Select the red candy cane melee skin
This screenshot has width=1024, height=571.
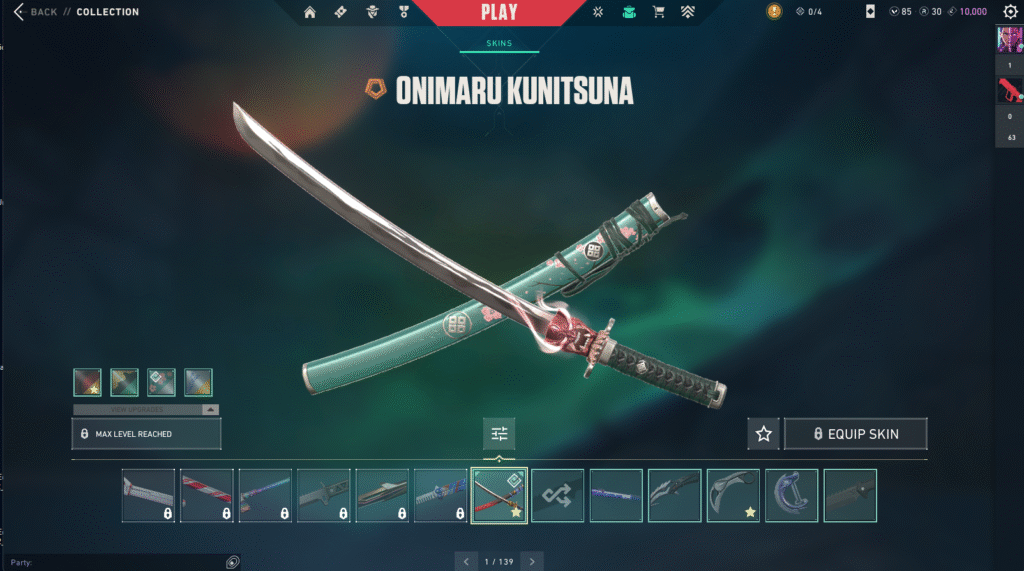206,495
